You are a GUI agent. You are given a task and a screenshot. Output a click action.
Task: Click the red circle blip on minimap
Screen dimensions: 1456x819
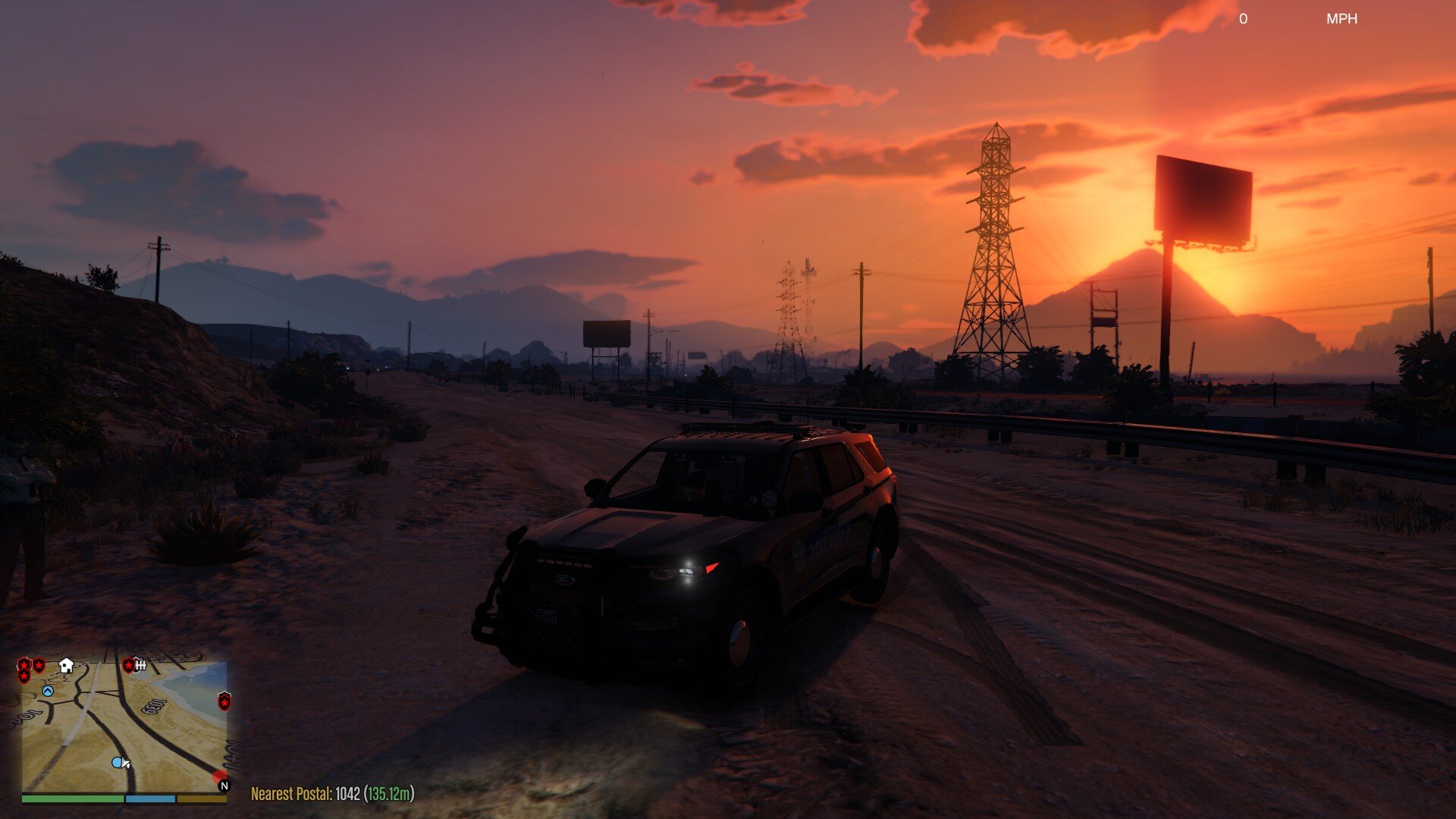coord(219,776)
